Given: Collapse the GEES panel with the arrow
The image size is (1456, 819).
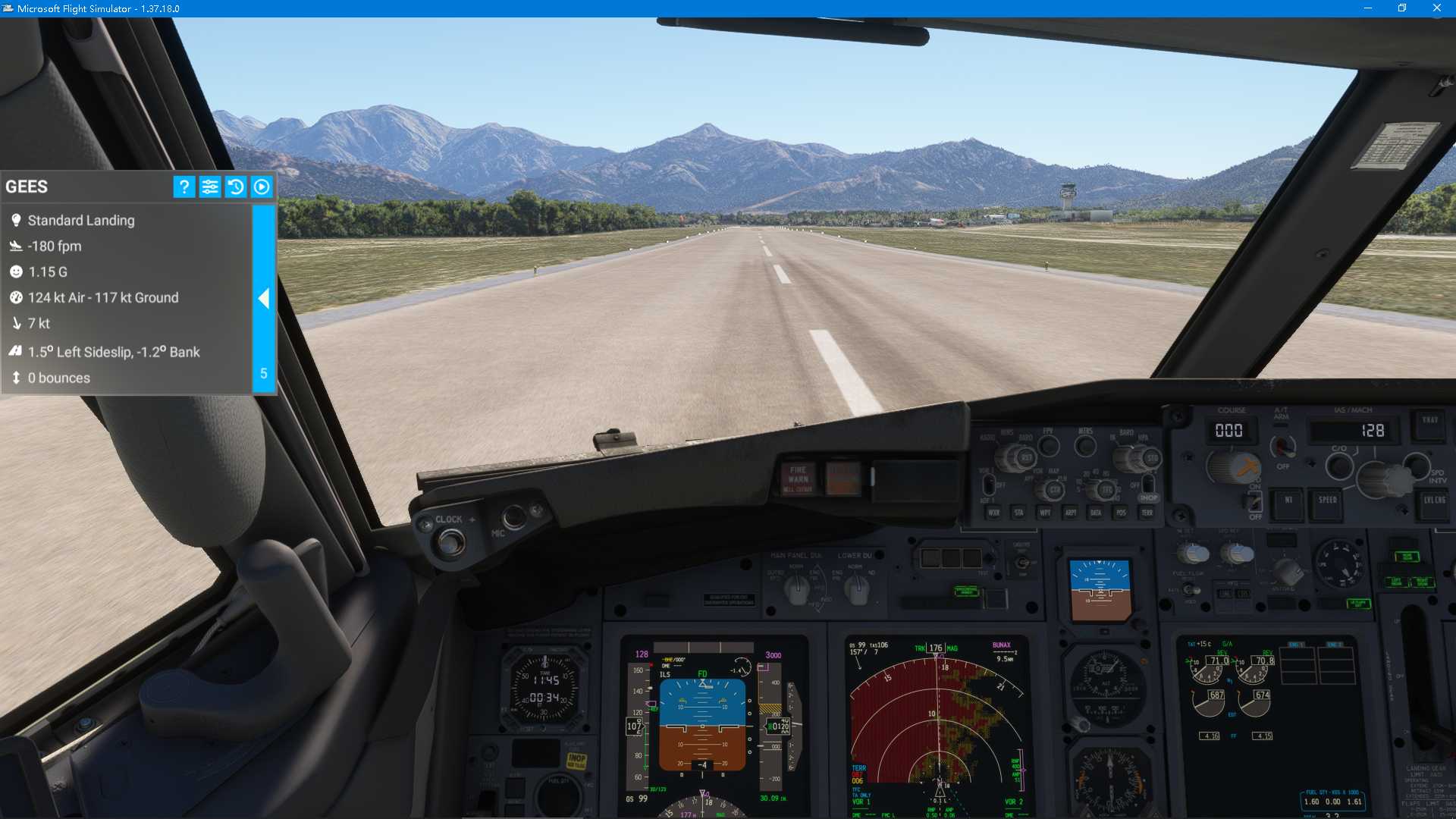Looking at the screenshot, I should point(263,299).
